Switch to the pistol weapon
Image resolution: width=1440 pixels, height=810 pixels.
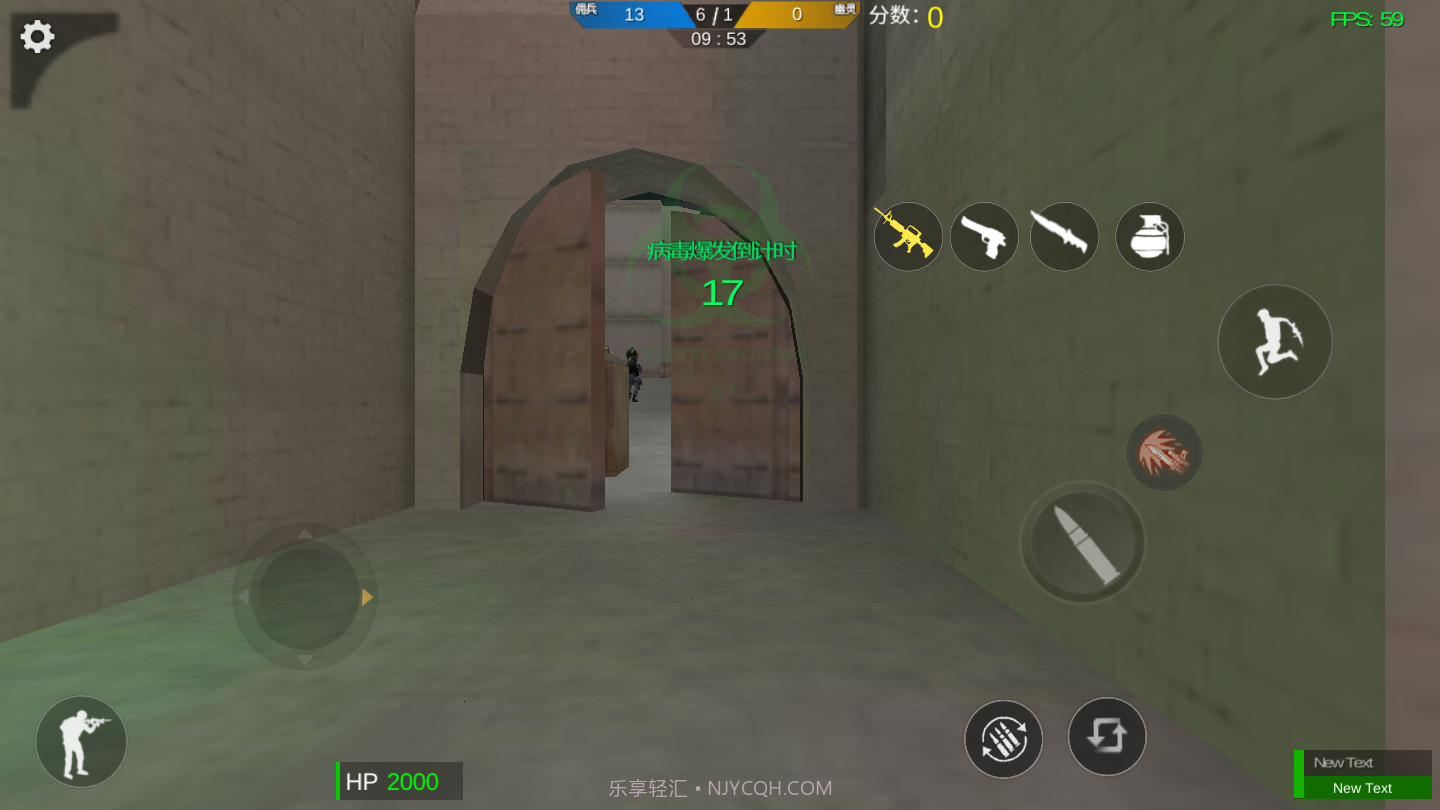pyautogui.click(x=984, y=236)
